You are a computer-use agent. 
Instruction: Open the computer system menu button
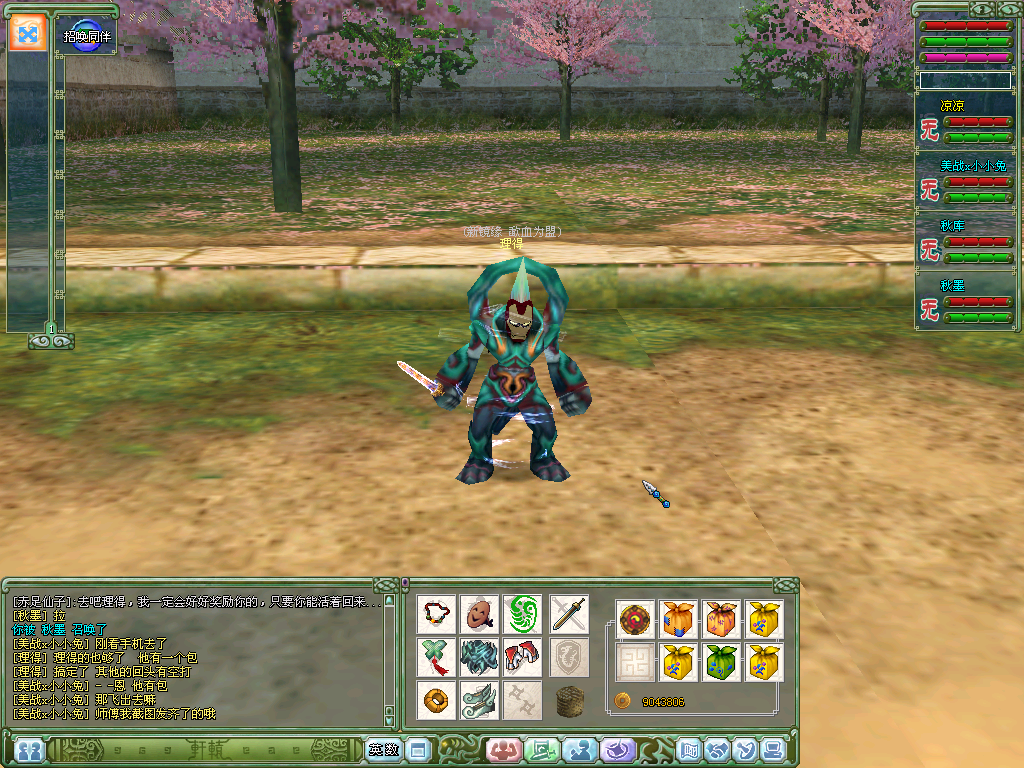(x=773, y=749)
